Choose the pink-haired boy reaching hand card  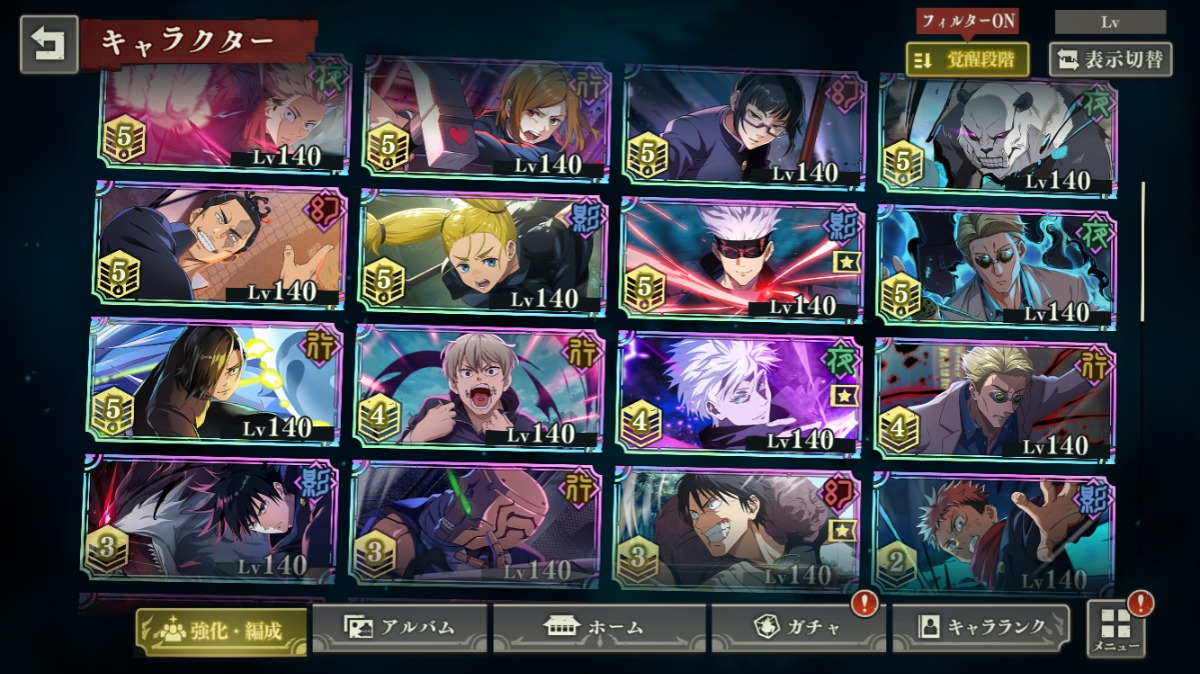tap(993, 535)
